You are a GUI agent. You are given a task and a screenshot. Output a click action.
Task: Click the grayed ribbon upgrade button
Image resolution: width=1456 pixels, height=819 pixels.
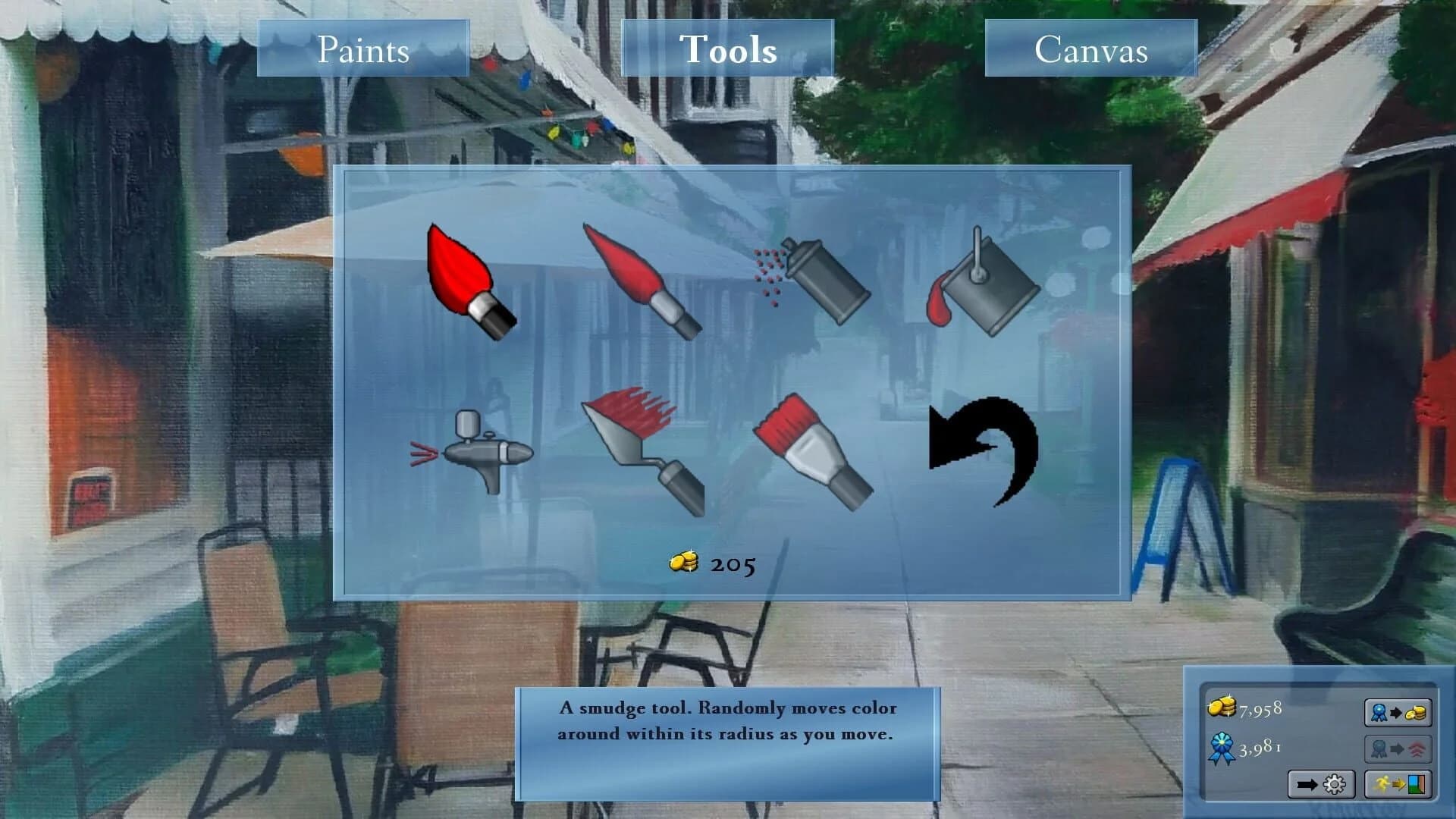(1398, 748)
